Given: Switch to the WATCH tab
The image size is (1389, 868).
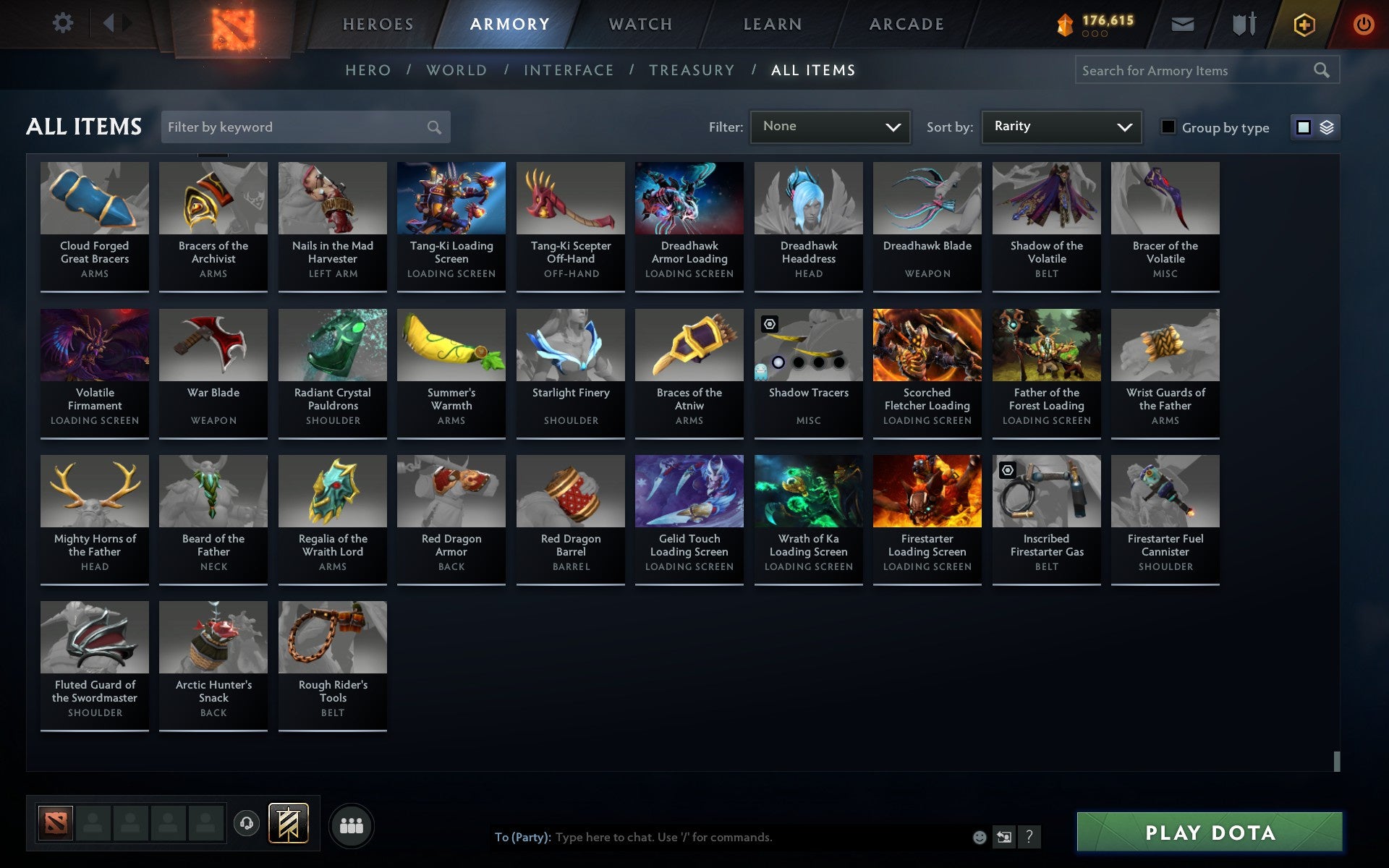Looking at the screenshot, I should click(640, 23).
